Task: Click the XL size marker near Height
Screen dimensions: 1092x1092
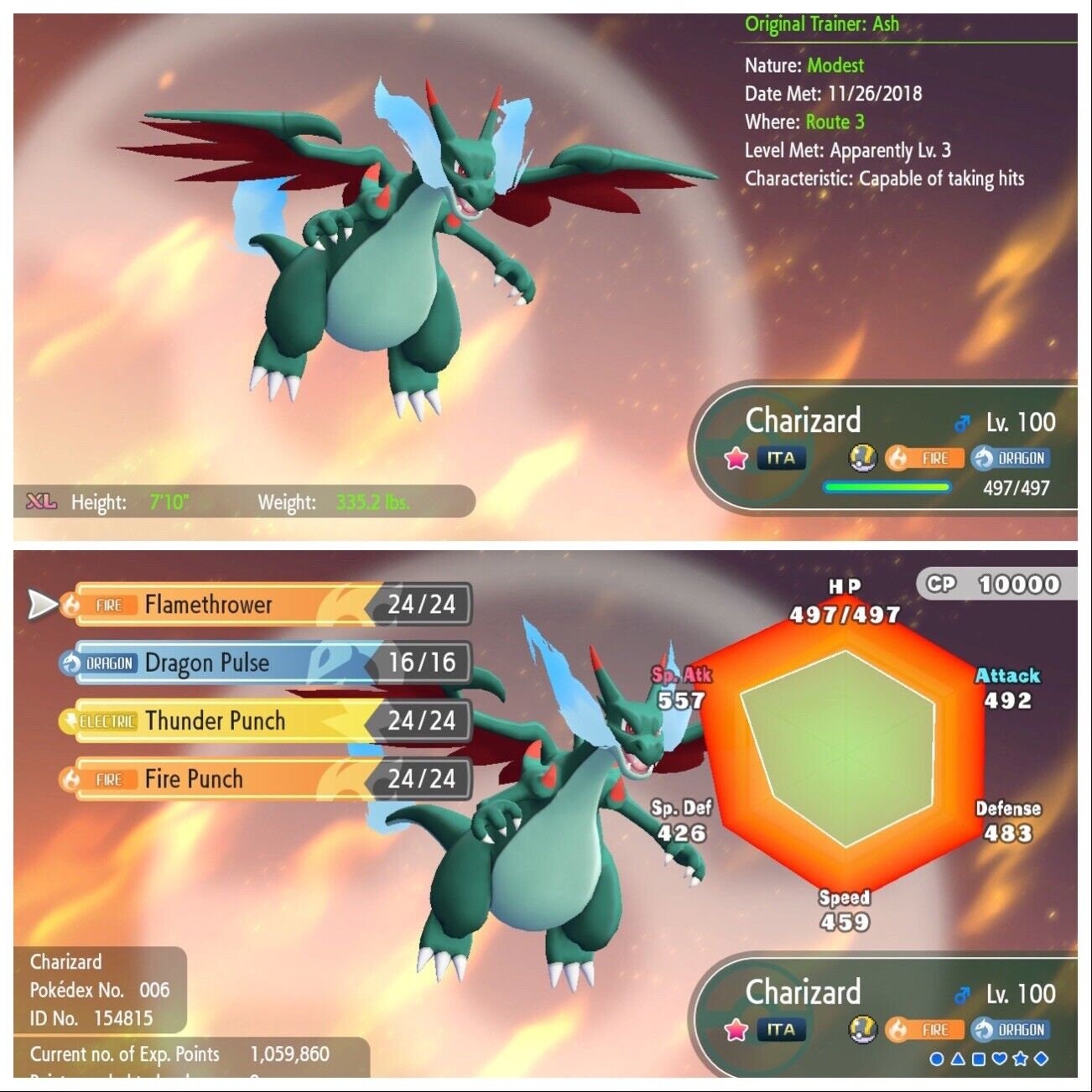Action: 40,501
